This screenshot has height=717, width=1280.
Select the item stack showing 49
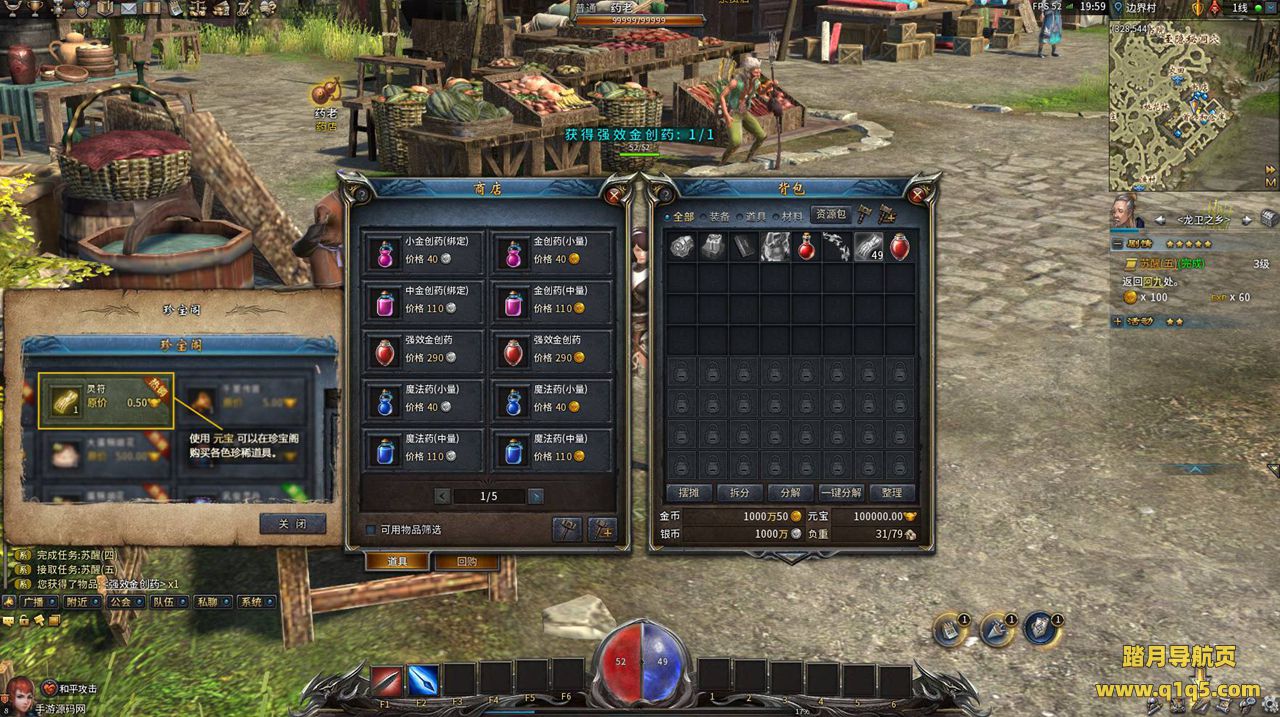tap(868, 247)
